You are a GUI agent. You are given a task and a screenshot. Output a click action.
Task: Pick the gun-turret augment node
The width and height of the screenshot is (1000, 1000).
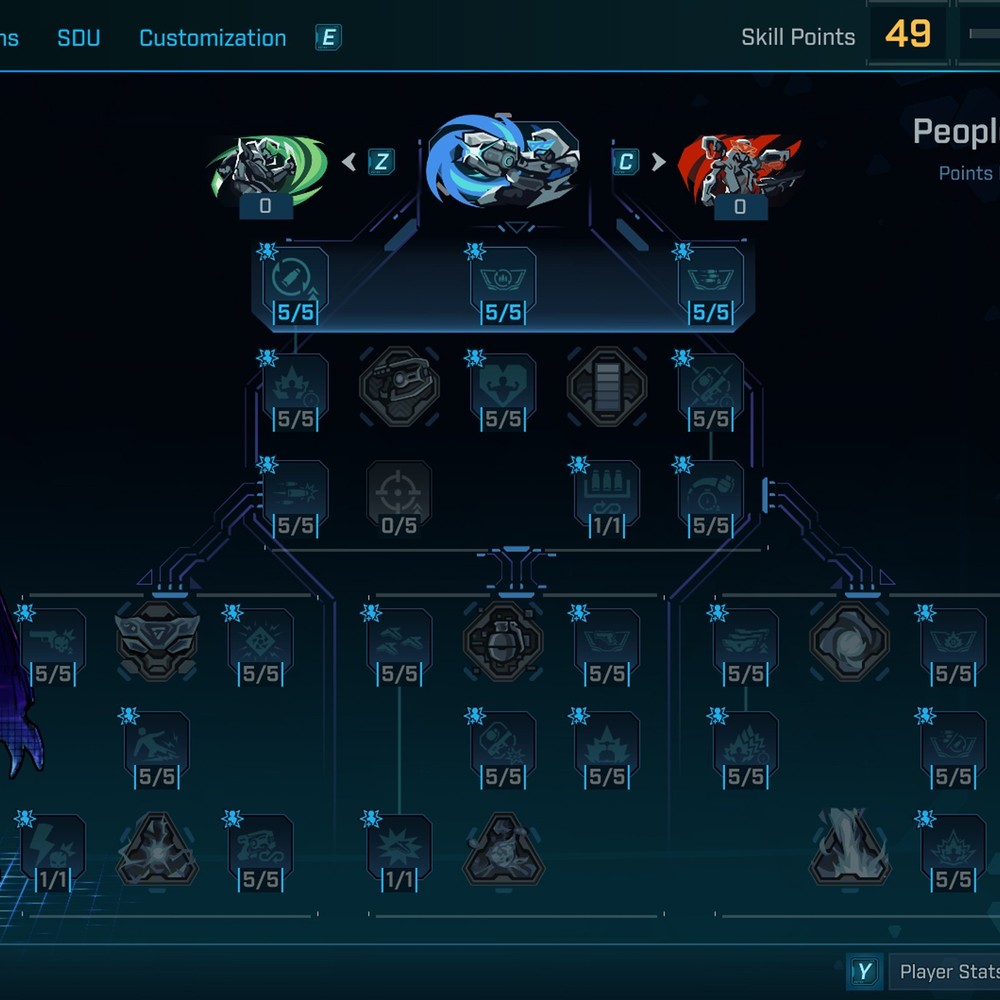pyautogui.click(x=399, y=386)
